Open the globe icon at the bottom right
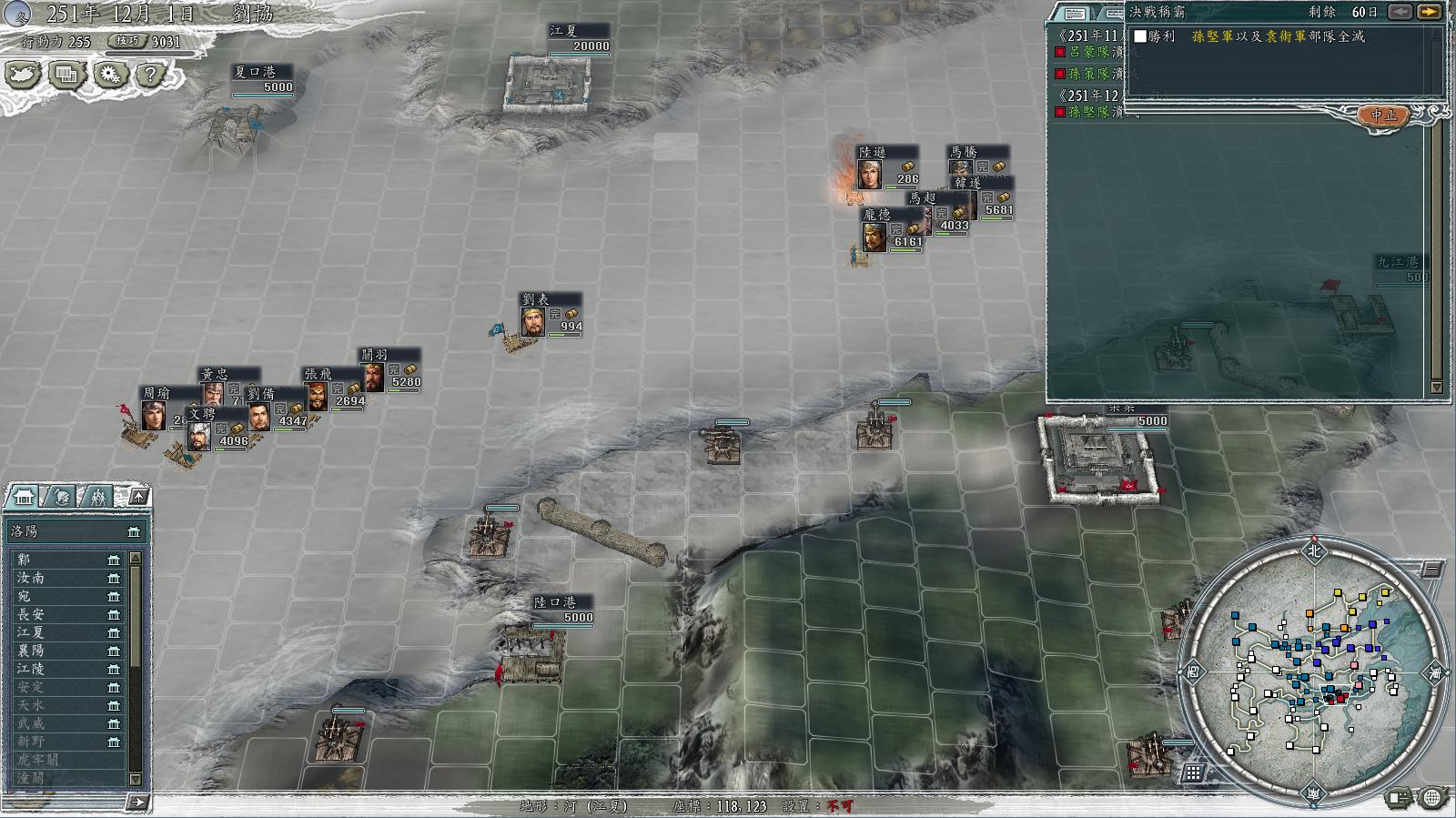Image resolution: width=1456 pixels, height=818 pixels. click(1431, 798)
